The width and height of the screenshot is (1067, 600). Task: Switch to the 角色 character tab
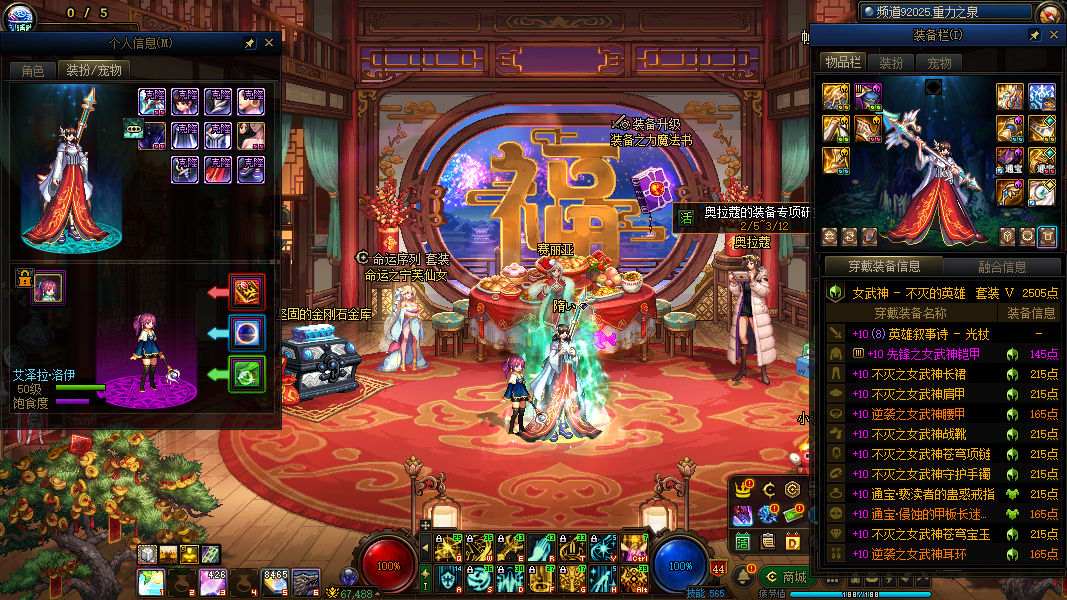point(33,70)
